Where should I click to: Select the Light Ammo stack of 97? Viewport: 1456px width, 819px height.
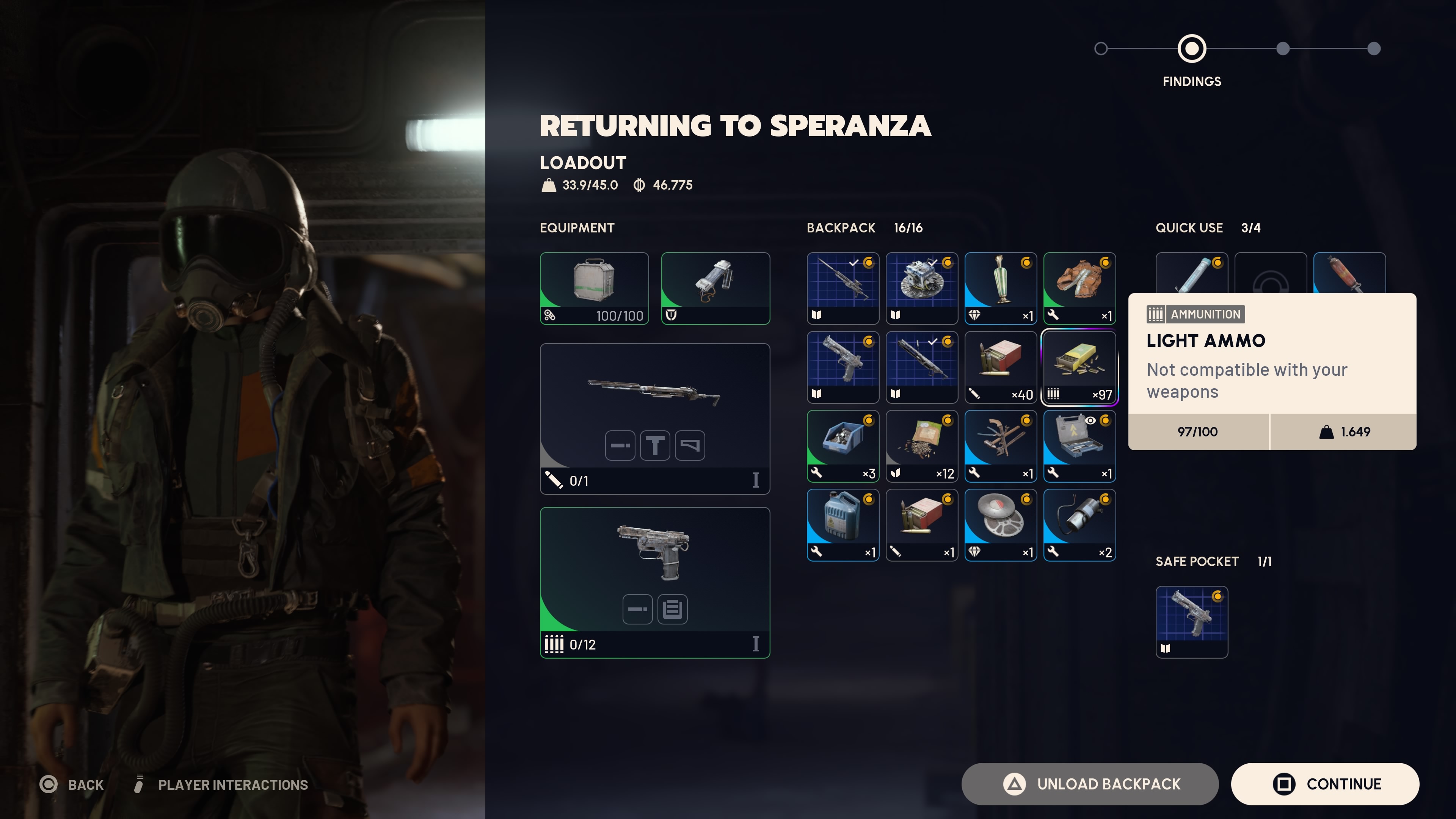[1079, 367]
